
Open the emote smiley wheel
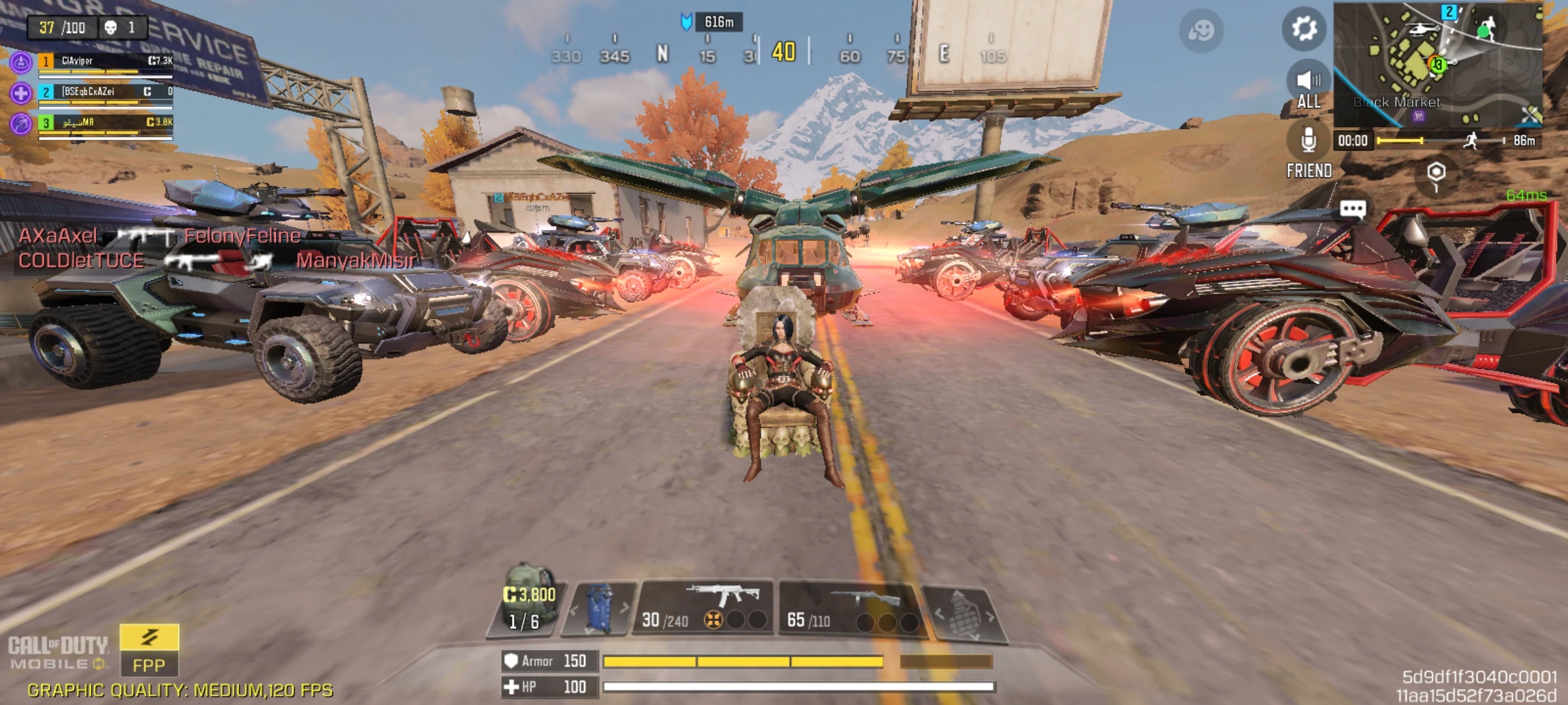coord(1201,31)
